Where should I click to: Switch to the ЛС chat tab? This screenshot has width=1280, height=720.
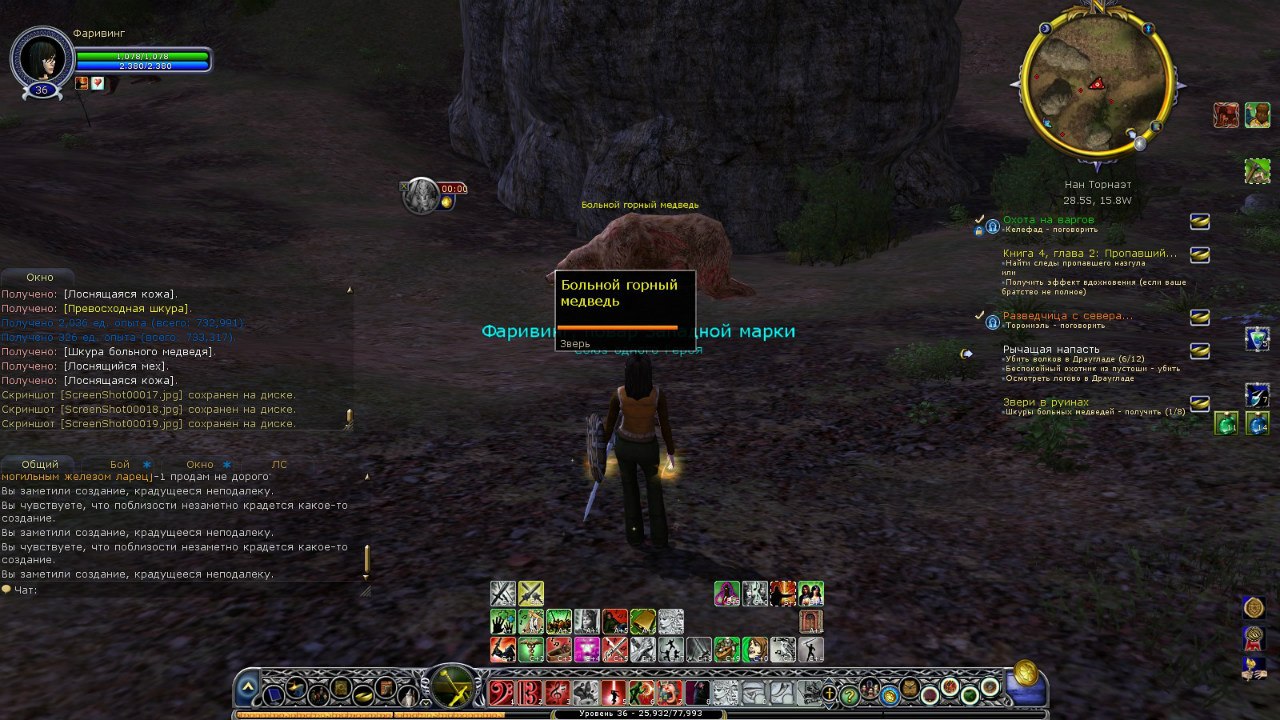coord(279,464)
